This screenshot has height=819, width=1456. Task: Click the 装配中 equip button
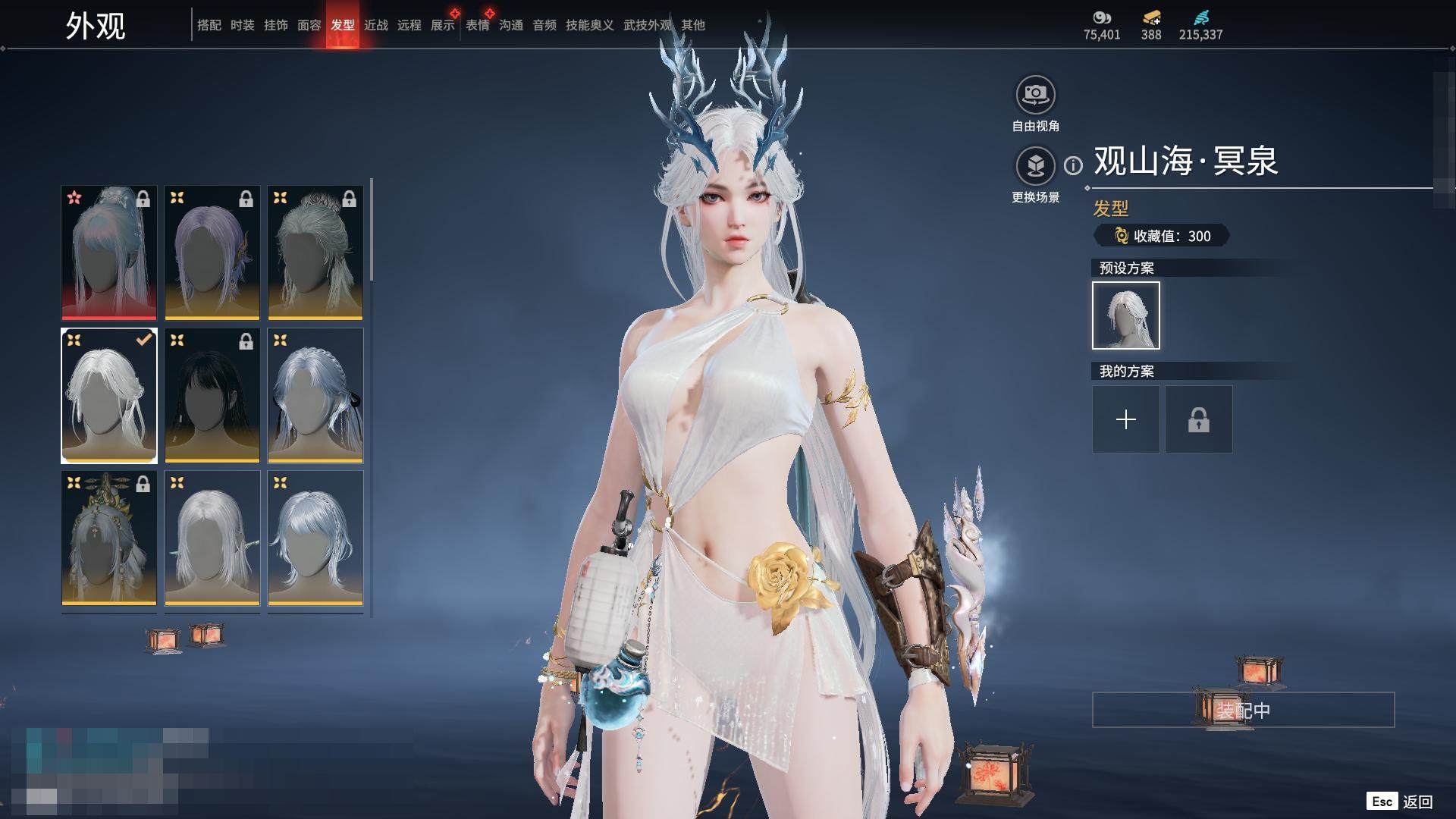pyautogui.click(x=1243, y=710)
